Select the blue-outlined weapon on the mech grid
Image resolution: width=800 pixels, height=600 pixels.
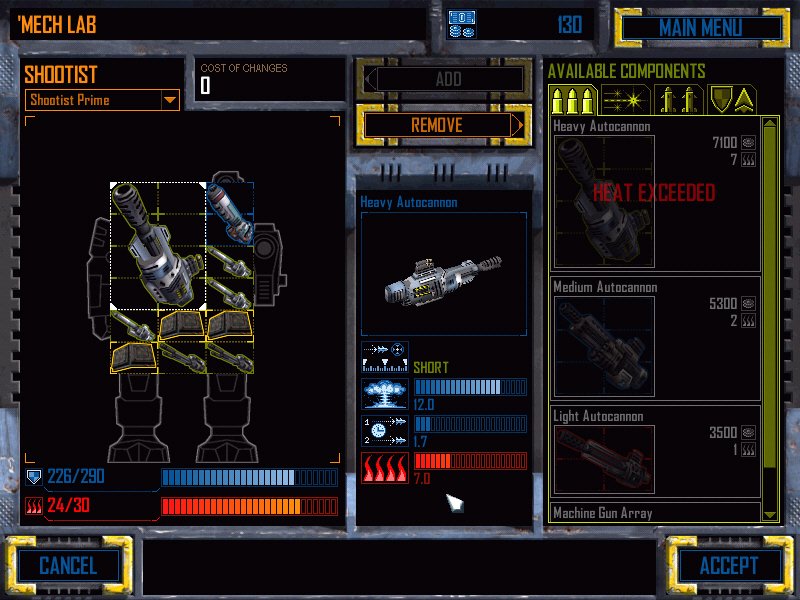(229, 213)
